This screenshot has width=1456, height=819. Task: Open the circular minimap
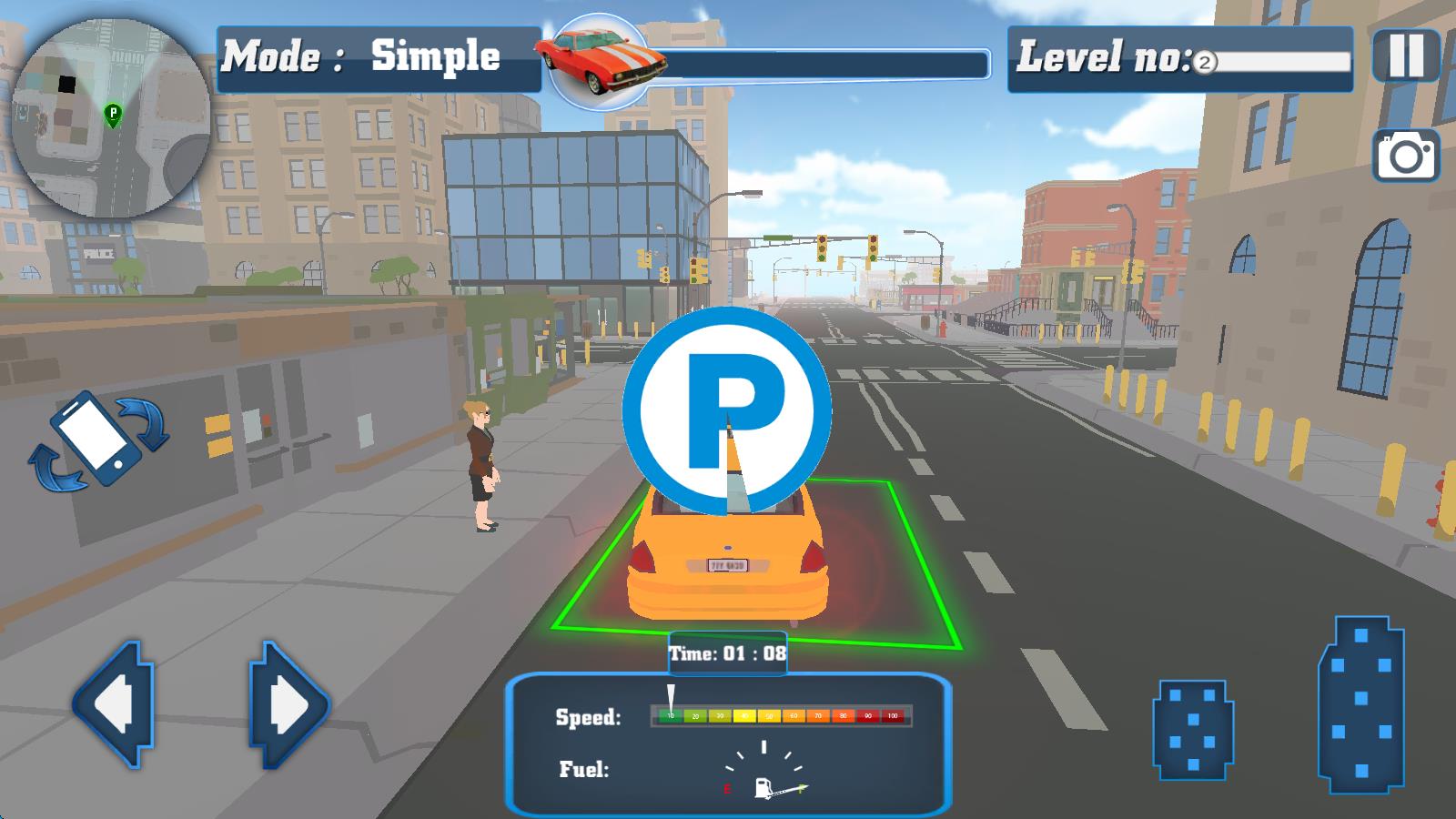tap(110, 118)
